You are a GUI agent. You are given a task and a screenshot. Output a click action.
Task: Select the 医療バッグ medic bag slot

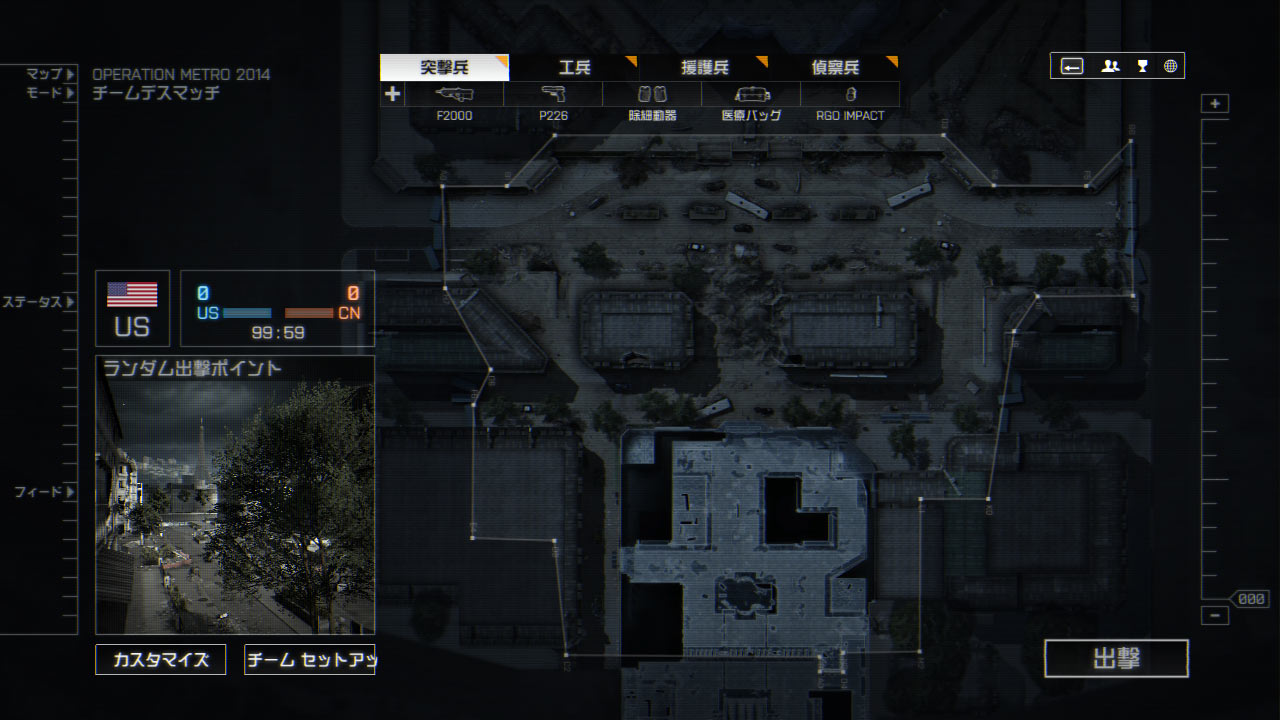click(751, 95)
